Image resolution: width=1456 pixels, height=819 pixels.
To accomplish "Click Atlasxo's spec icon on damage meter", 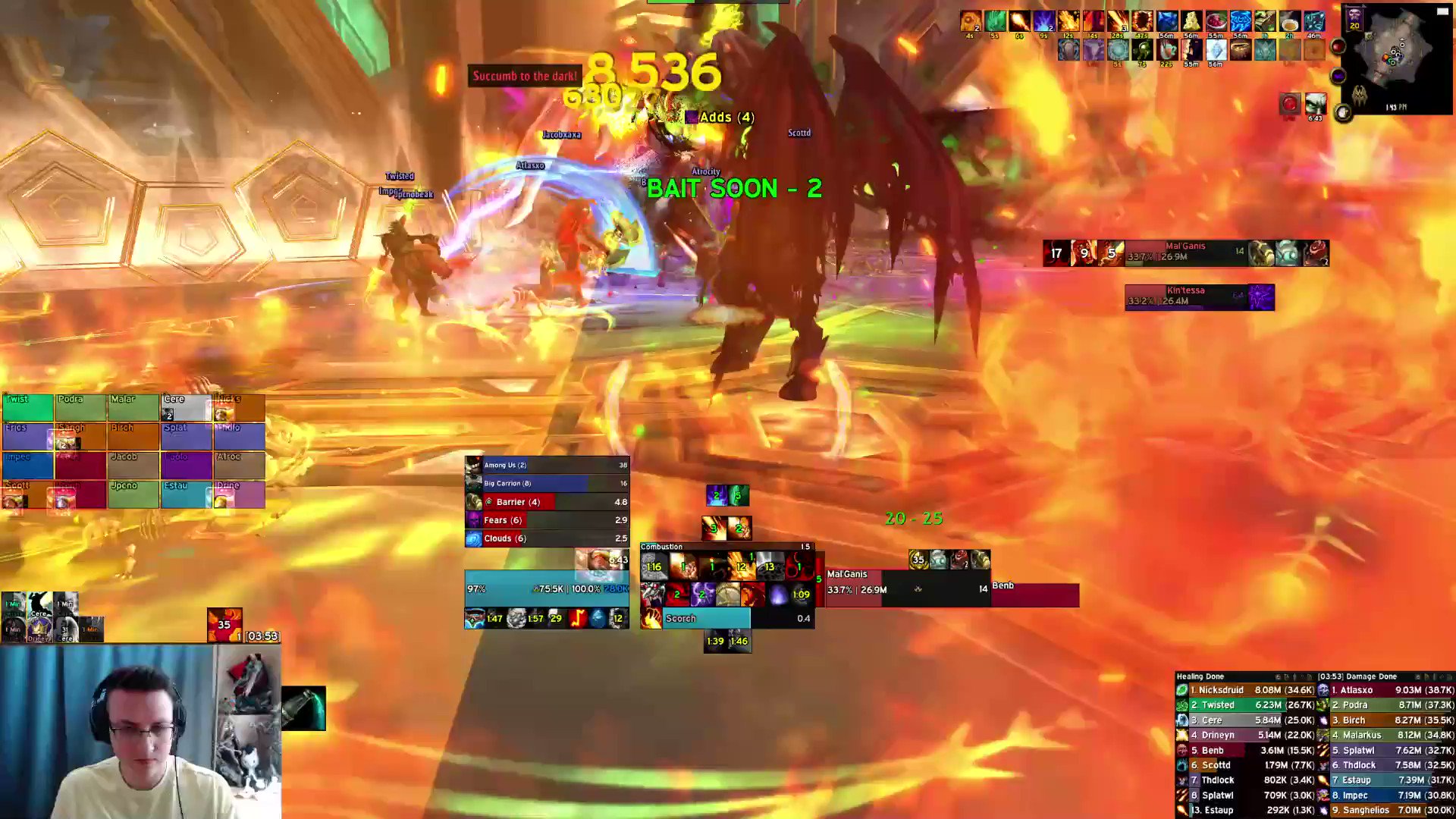I will (x=1324, y=690).
